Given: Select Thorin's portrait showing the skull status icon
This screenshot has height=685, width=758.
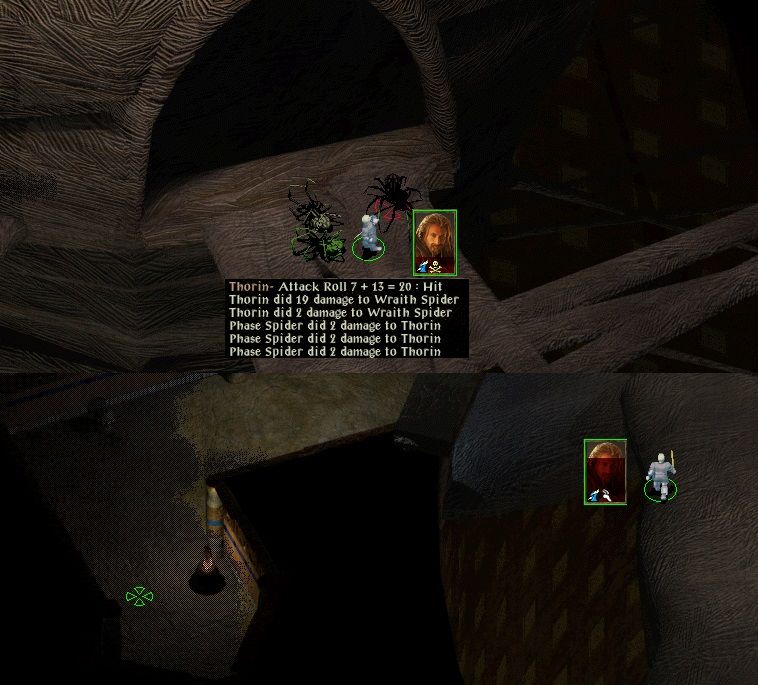Looking at the screenshot, I should coord(435,241).
